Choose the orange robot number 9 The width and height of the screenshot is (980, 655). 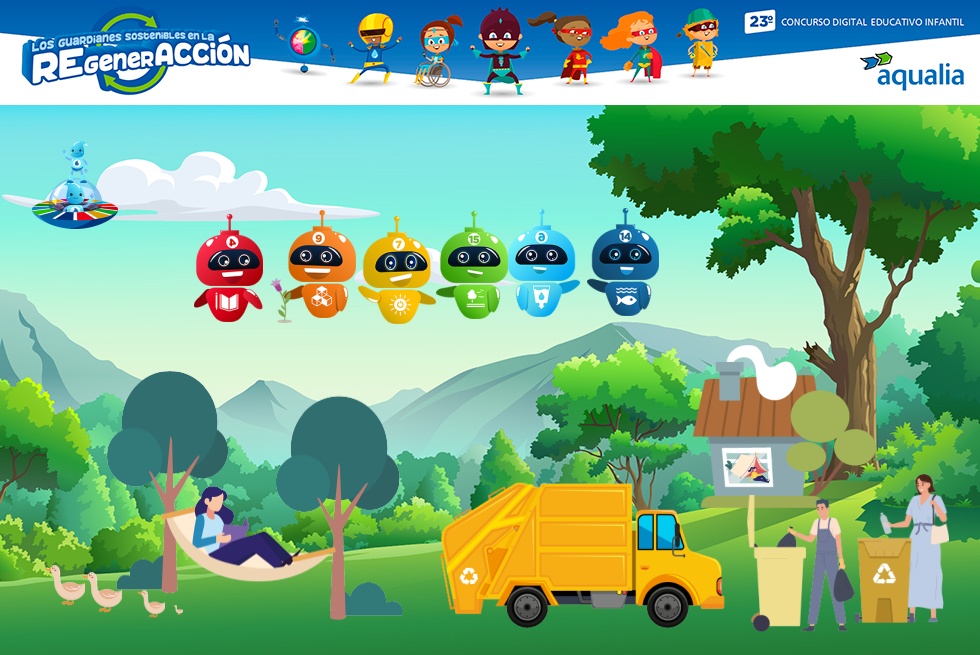322,270
